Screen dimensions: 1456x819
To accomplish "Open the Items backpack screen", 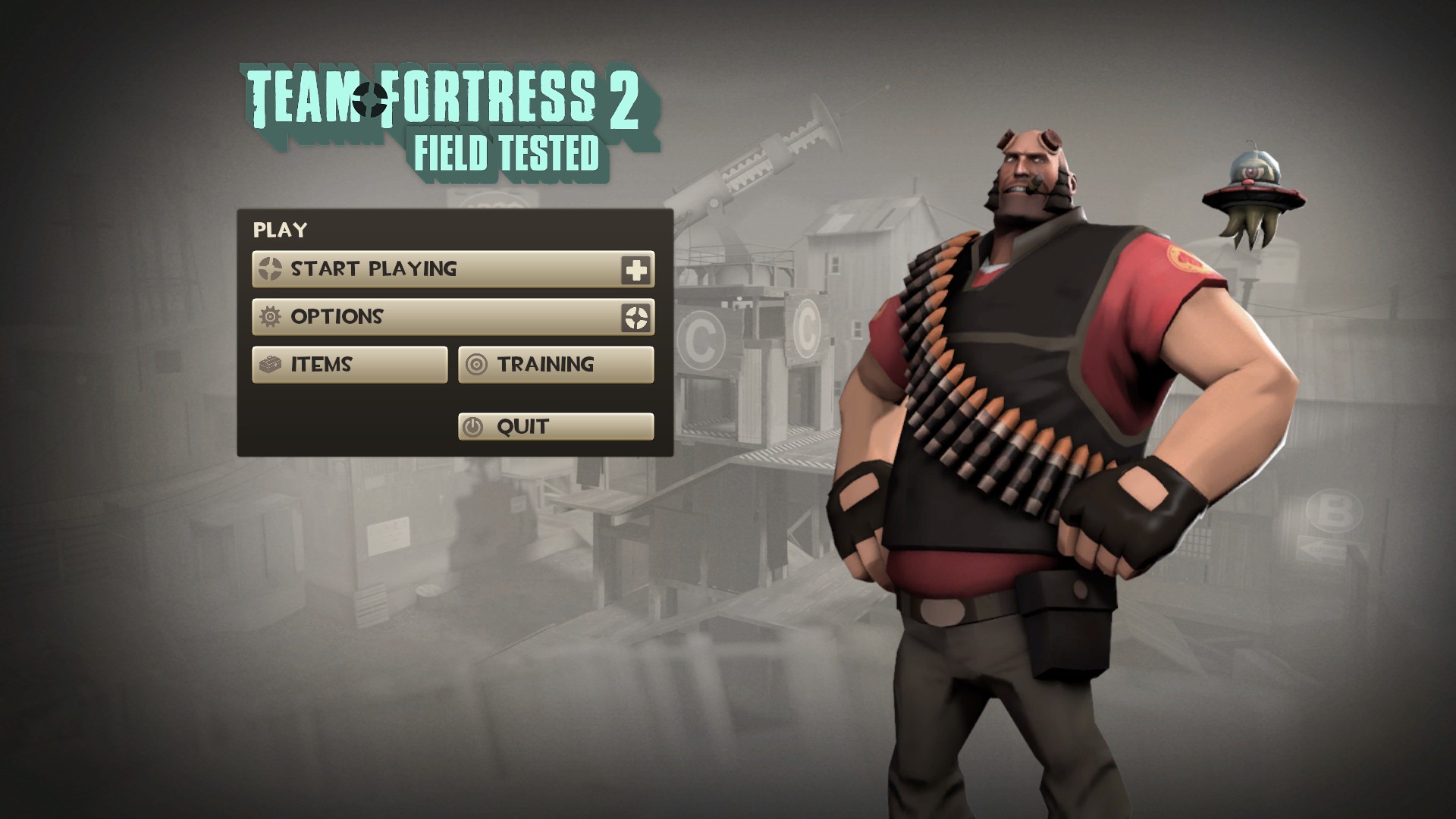I will click(350, 365).
